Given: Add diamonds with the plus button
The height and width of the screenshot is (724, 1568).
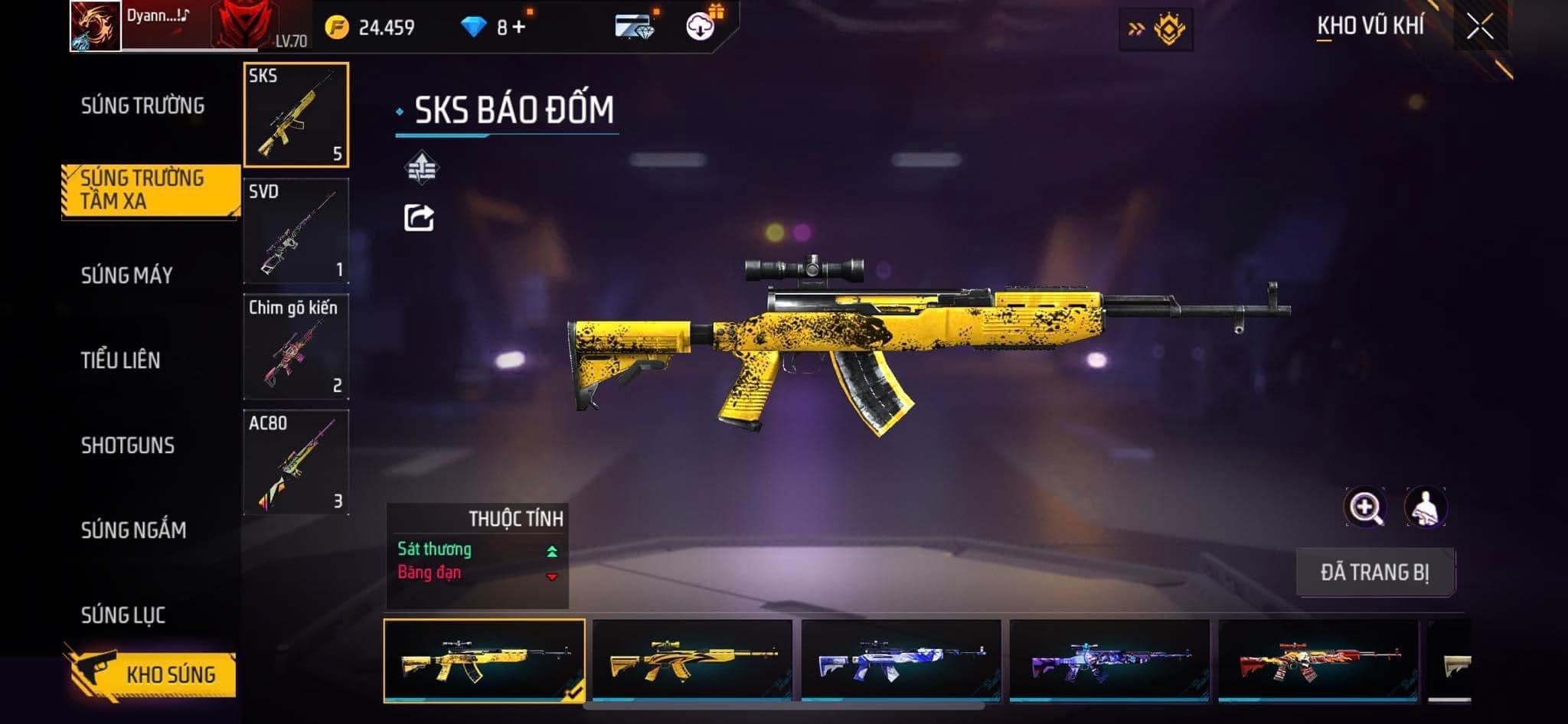Looking at the screenshot, I should (520, 28).
